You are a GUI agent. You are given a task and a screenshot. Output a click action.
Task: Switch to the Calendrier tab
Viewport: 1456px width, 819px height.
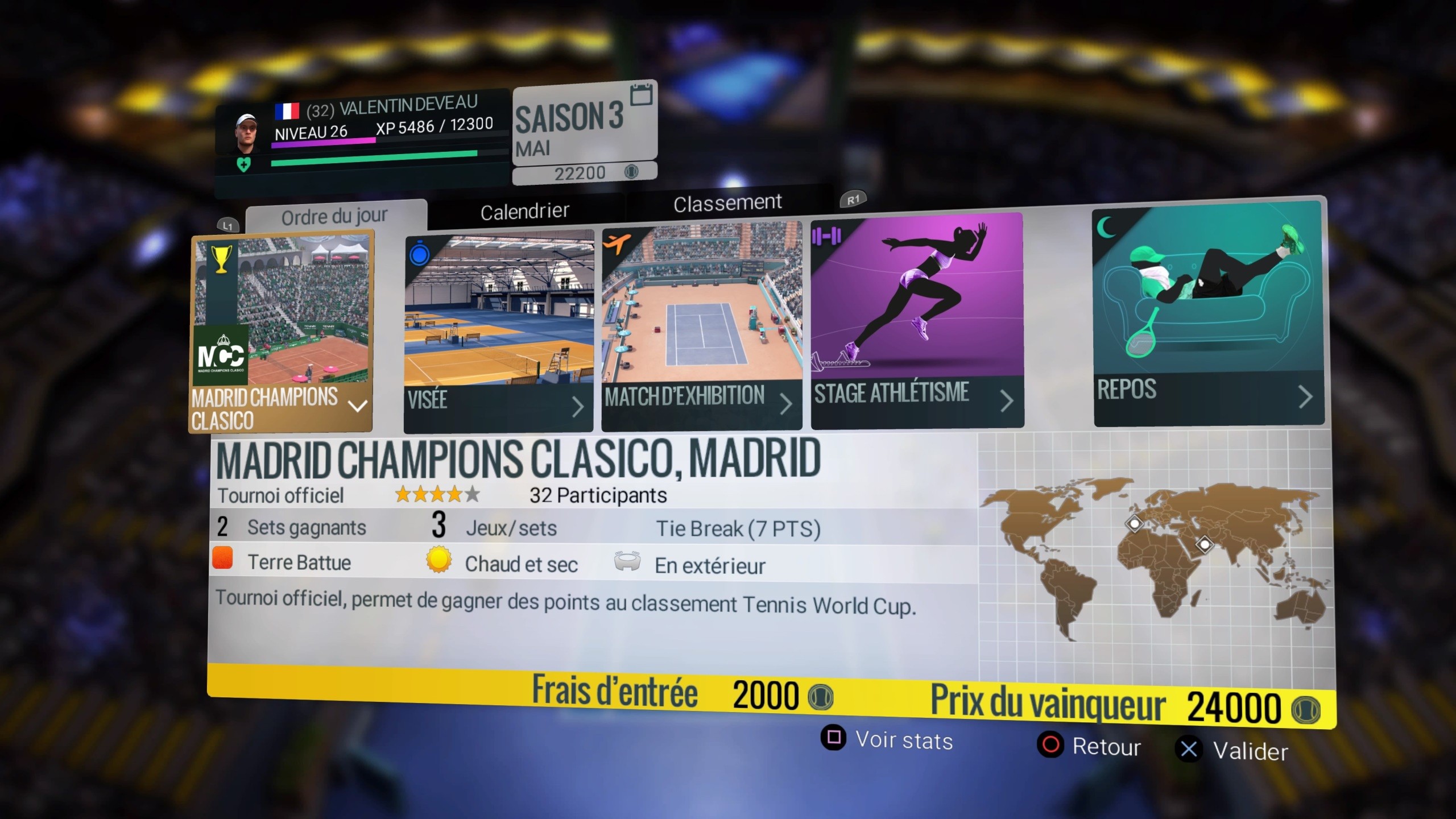(x=524, y=209)
